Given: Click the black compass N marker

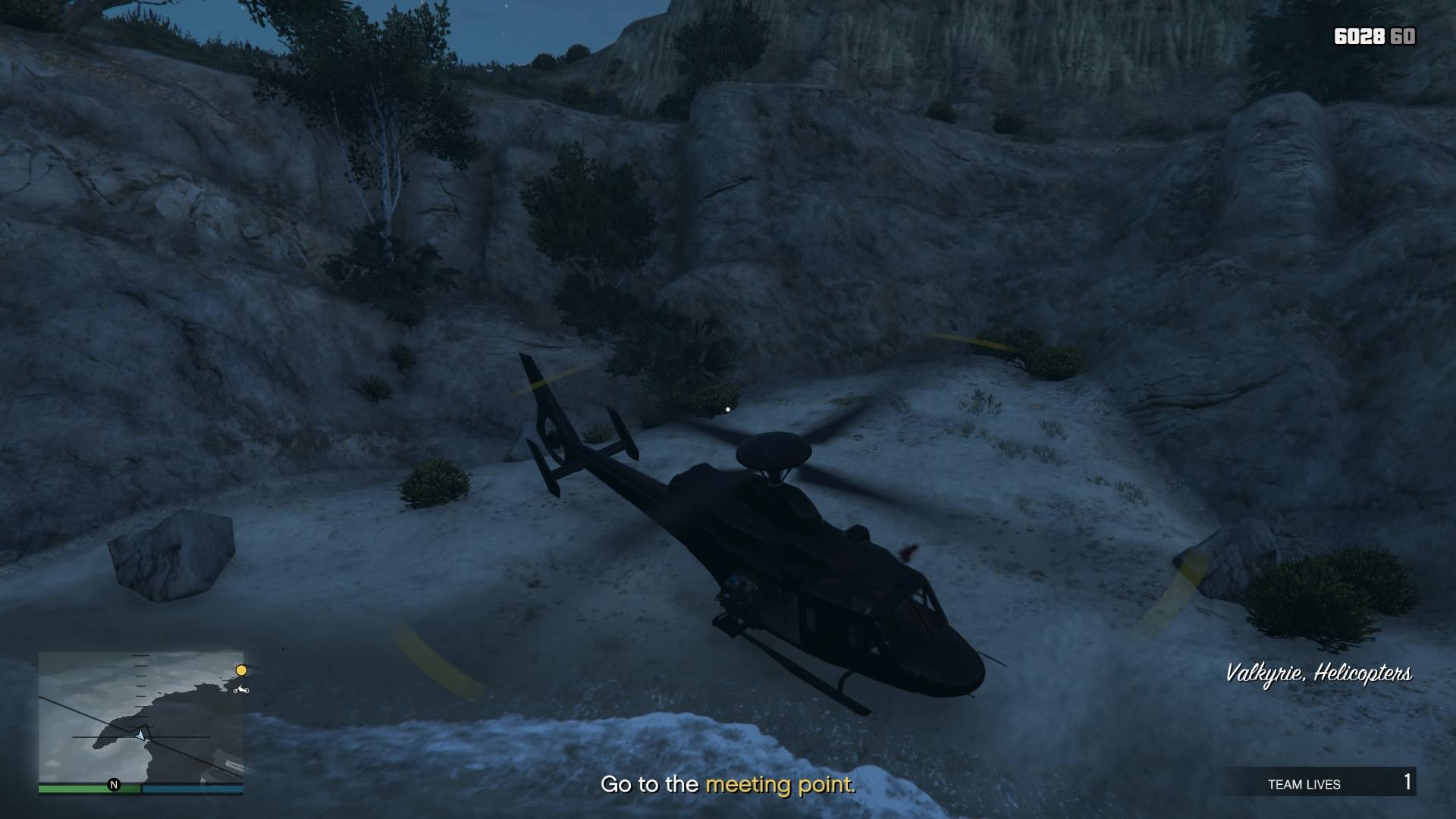Looking at the screenshot, I should coord(114,785).
